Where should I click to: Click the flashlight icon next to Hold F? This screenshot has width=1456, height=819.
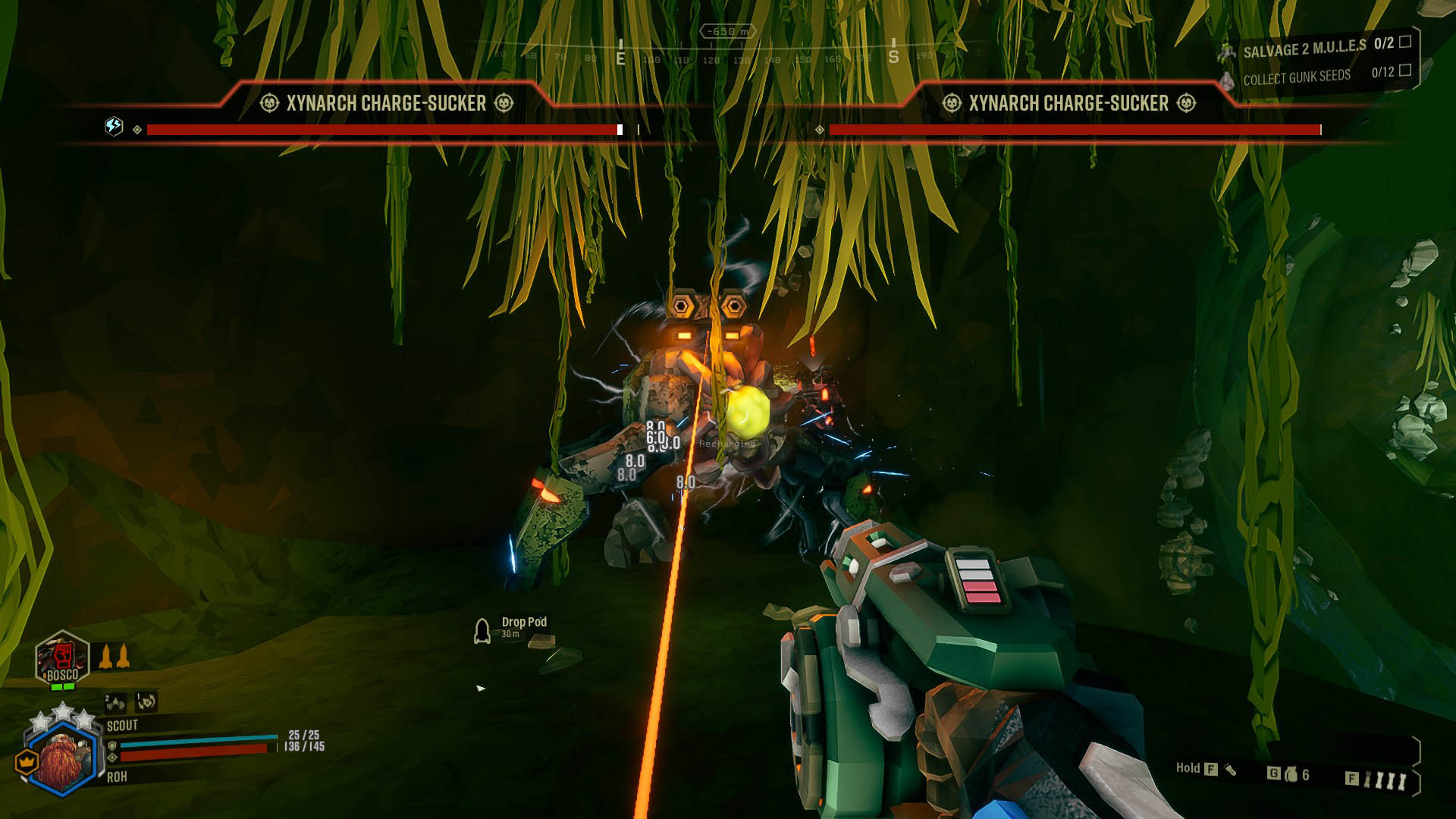[x=1230, y=769]
